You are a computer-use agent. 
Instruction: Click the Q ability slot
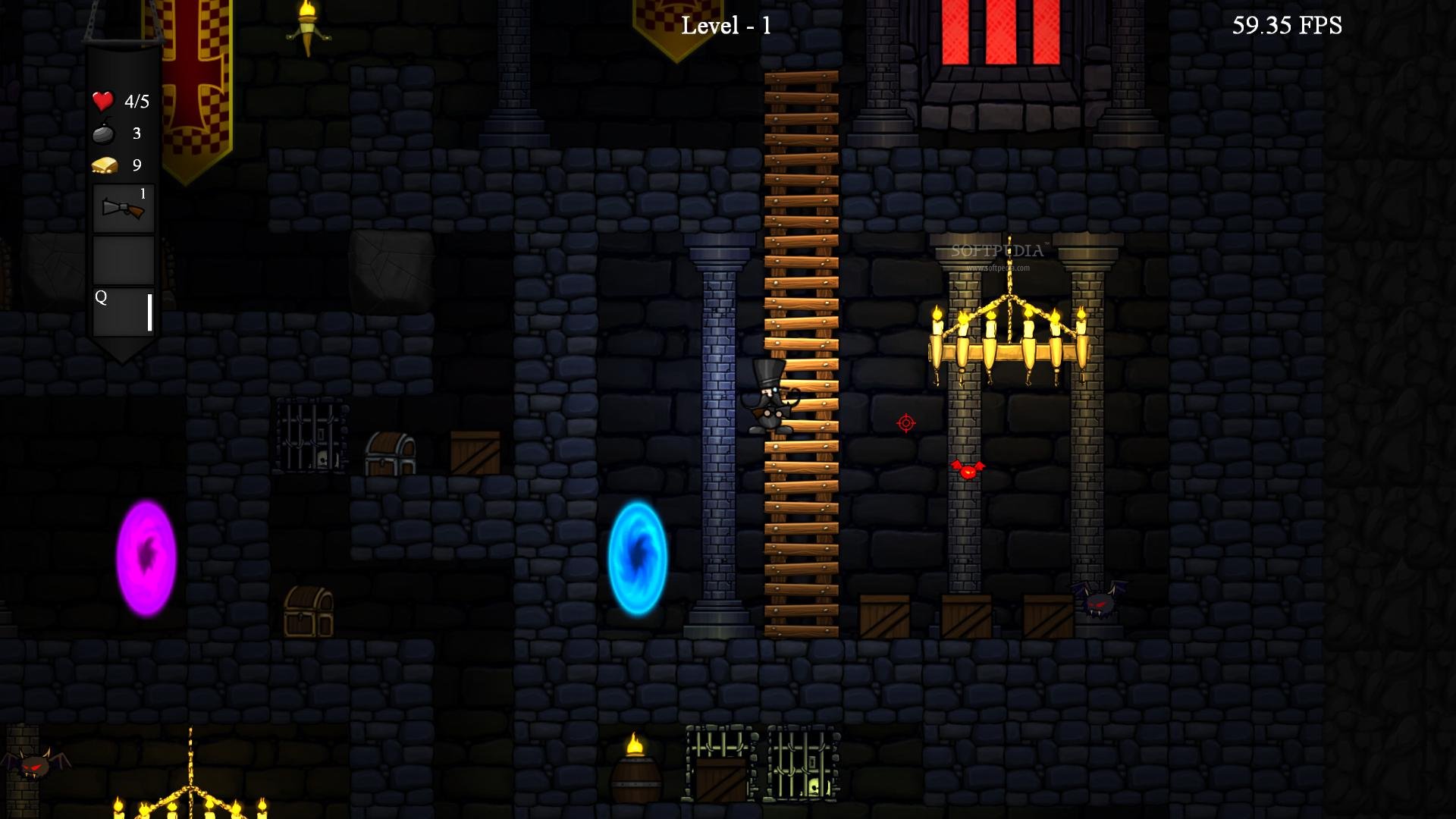tap(123, 311)
